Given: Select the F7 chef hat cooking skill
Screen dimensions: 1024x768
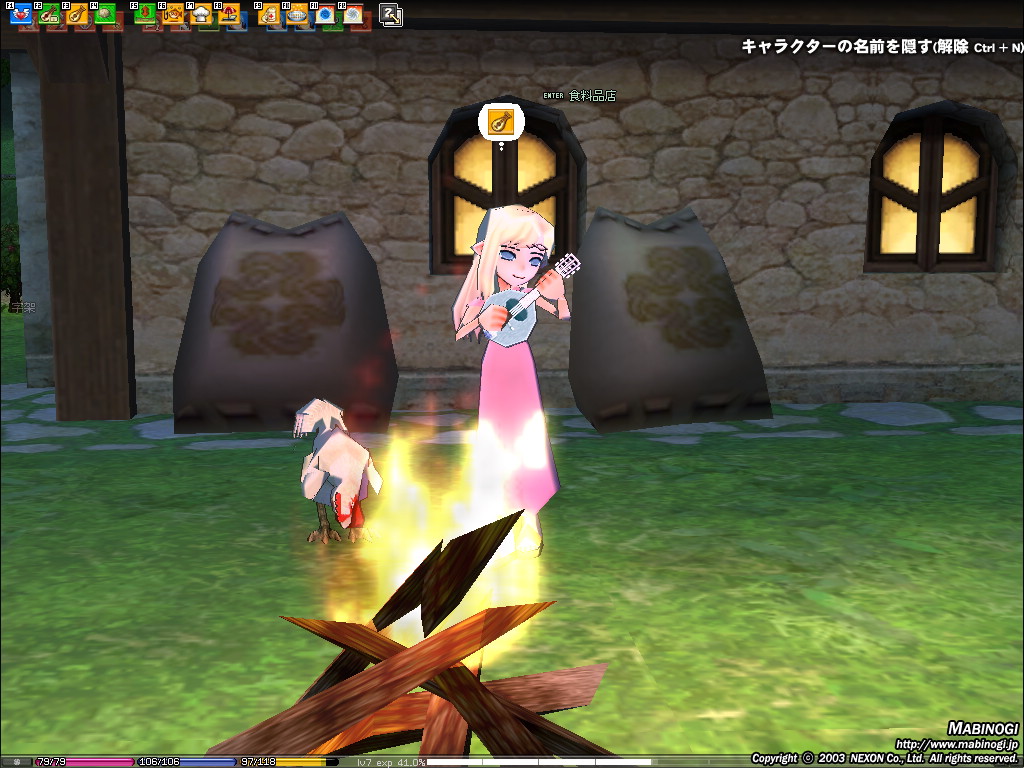Looking at the screenshot, I should (x=201, y=14).
